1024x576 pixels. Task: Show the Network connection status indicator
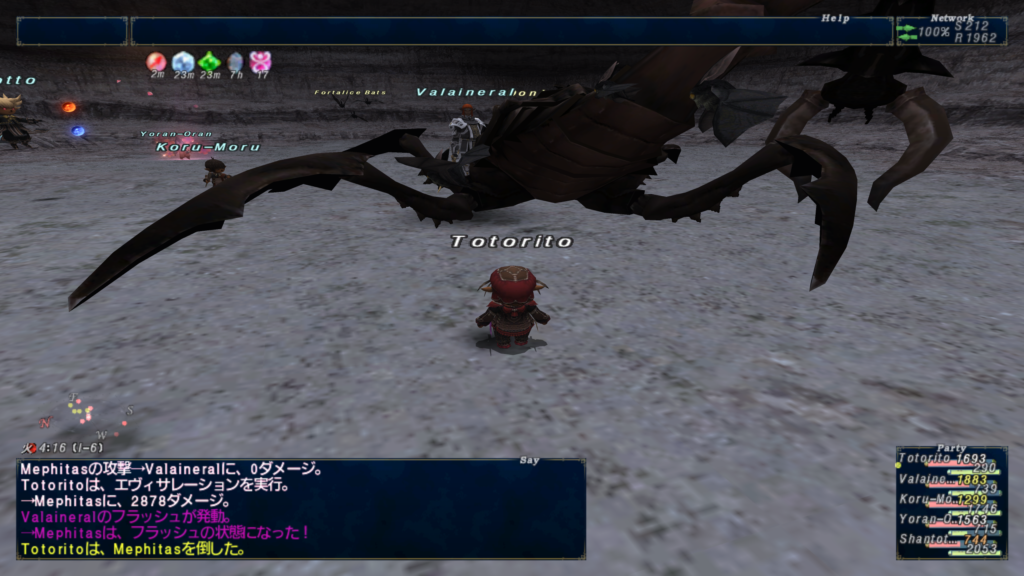click(x=951, y=31)
